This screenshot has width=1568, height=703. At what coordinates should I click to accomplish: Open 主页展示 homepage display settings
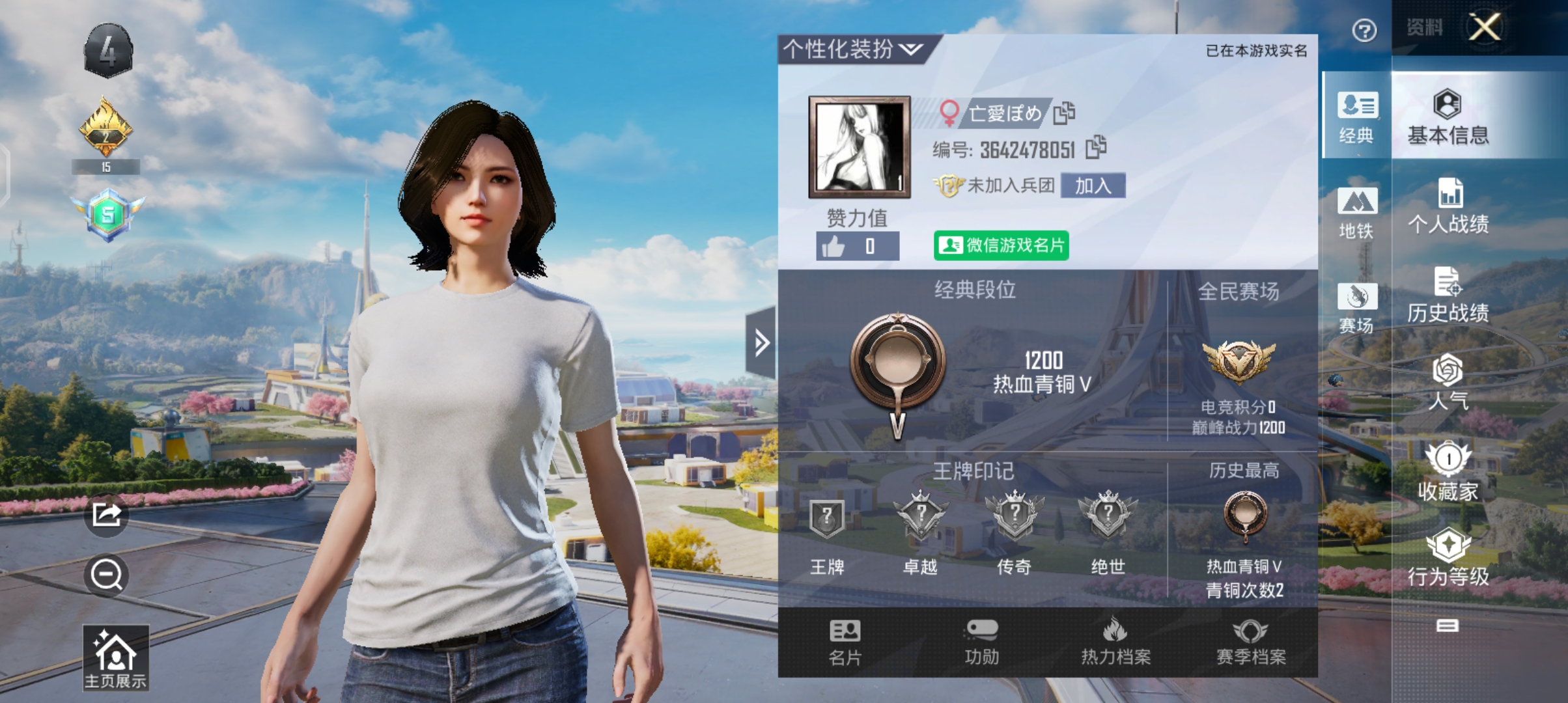click(115, 658)
